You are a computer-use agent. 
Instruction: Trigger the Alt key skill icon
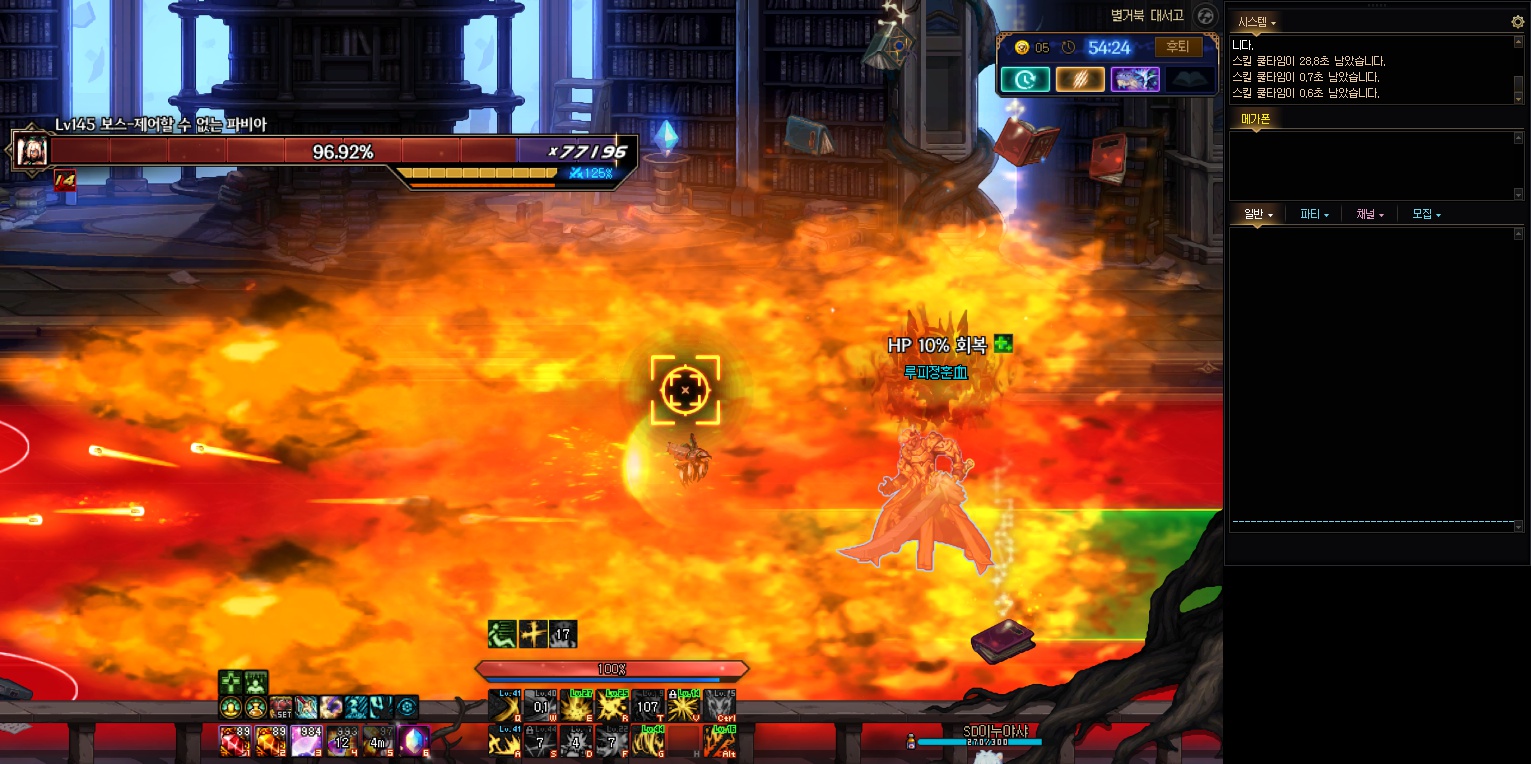[720, 741]
